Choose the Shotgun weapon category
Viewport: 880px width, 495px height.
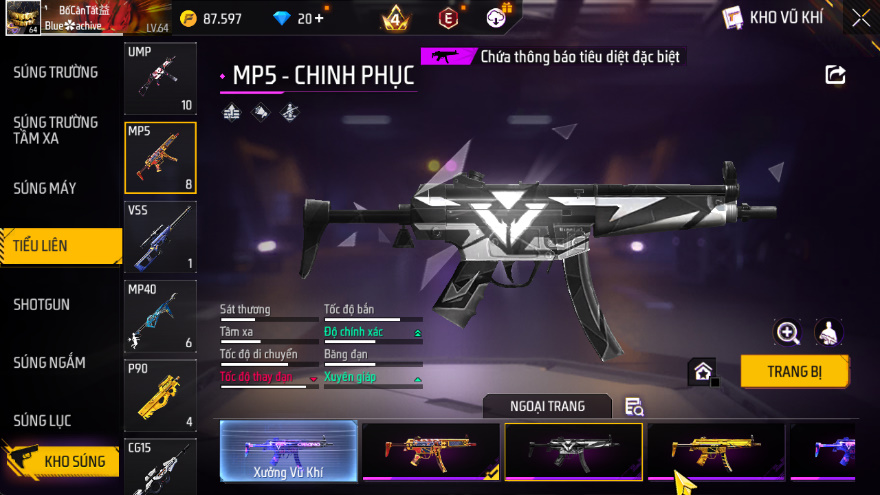pos(42,304)
